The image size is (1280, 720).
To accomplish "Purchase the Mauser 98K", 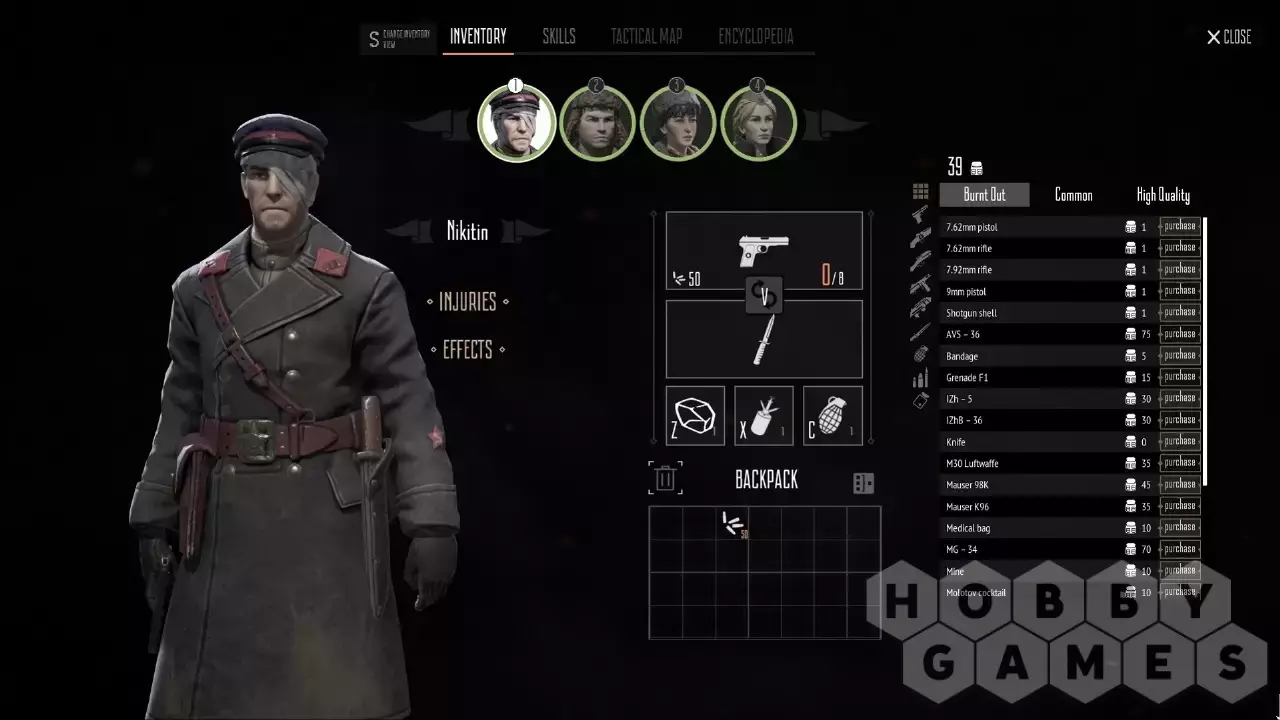I will click(1179, 484).
